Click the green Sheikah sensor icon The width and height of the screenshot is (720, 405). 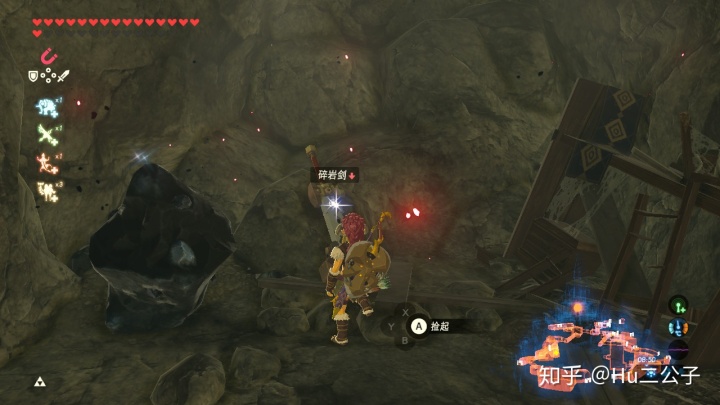point(678,305)
